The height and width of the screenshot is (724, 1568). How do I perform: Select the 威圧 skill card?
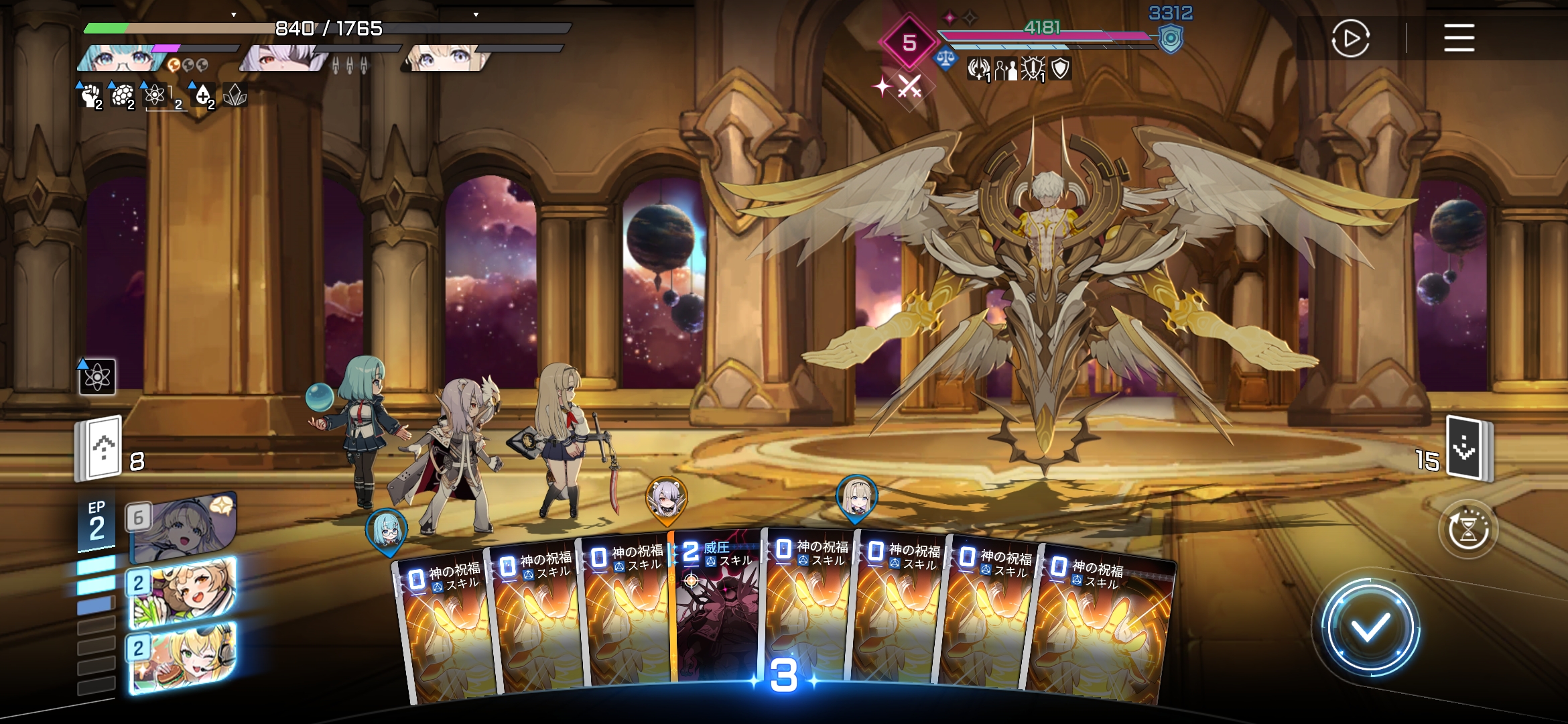(x=717, y=610)
